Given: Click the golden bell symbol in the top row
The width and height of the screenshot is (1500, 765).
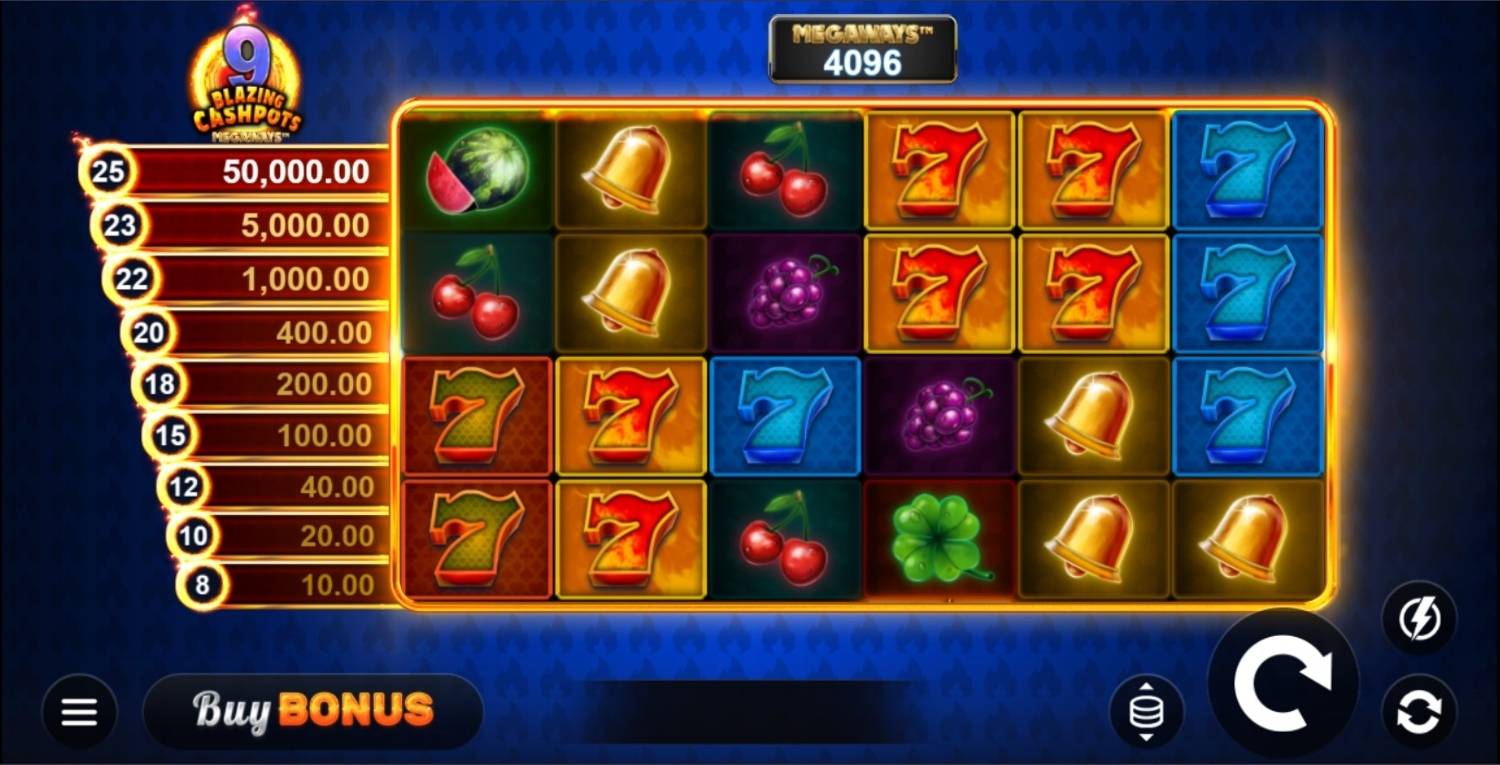Looking at the screenshot, I should coord(631,171).
